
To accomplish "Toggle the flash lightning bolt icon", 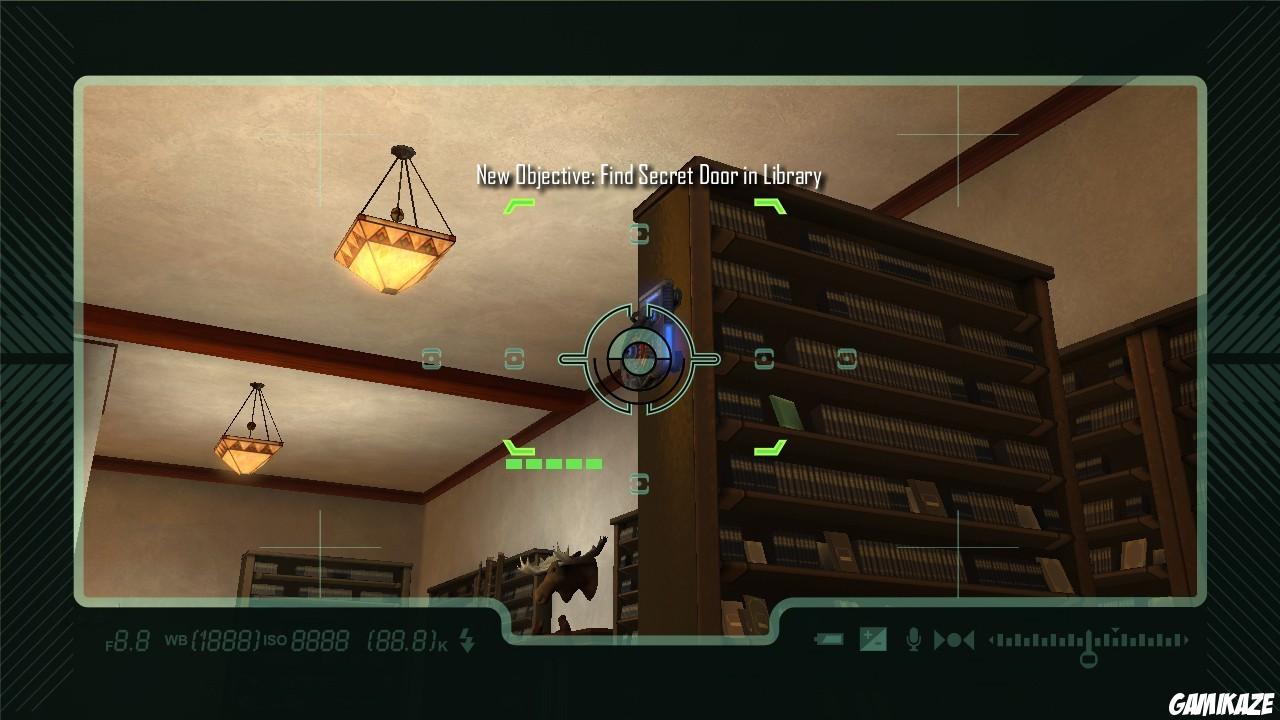I will [x=467, y=641].
